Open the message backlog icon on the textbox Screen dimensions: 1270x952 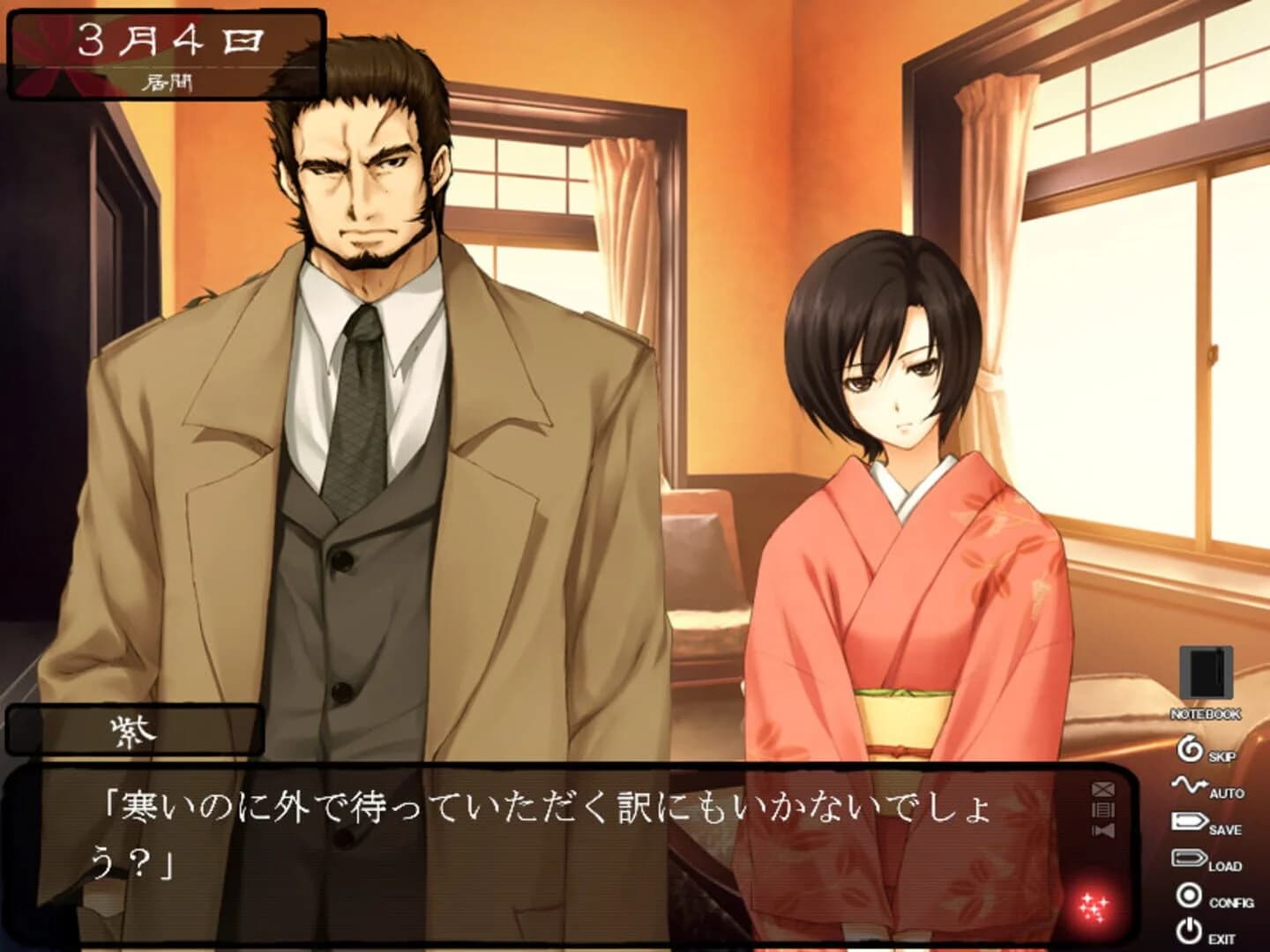point(1103,811)
